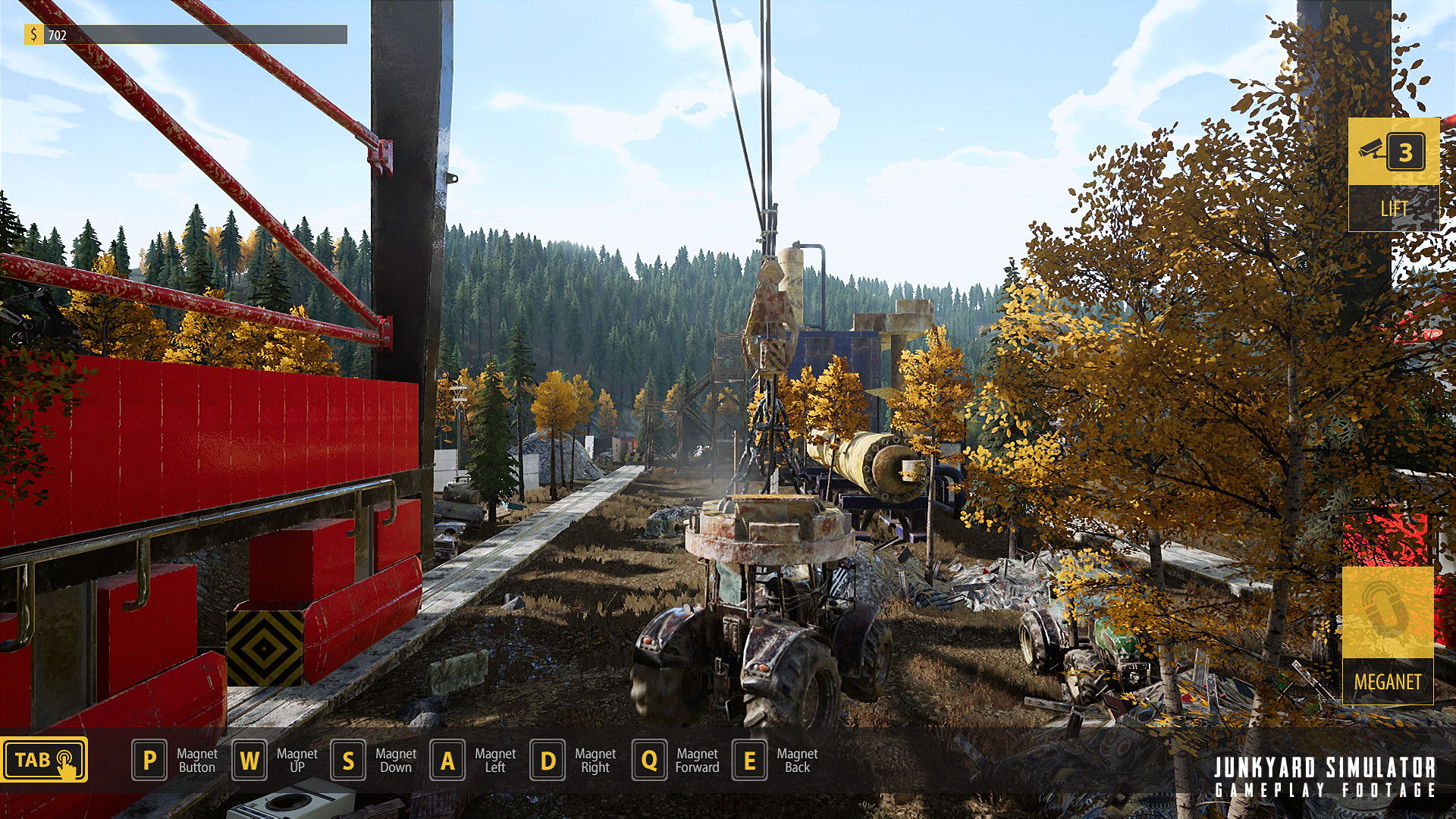1456x819 pixels.
Task: Select the Q Magnet Forward key icon
Action: (x=648, y=761)
